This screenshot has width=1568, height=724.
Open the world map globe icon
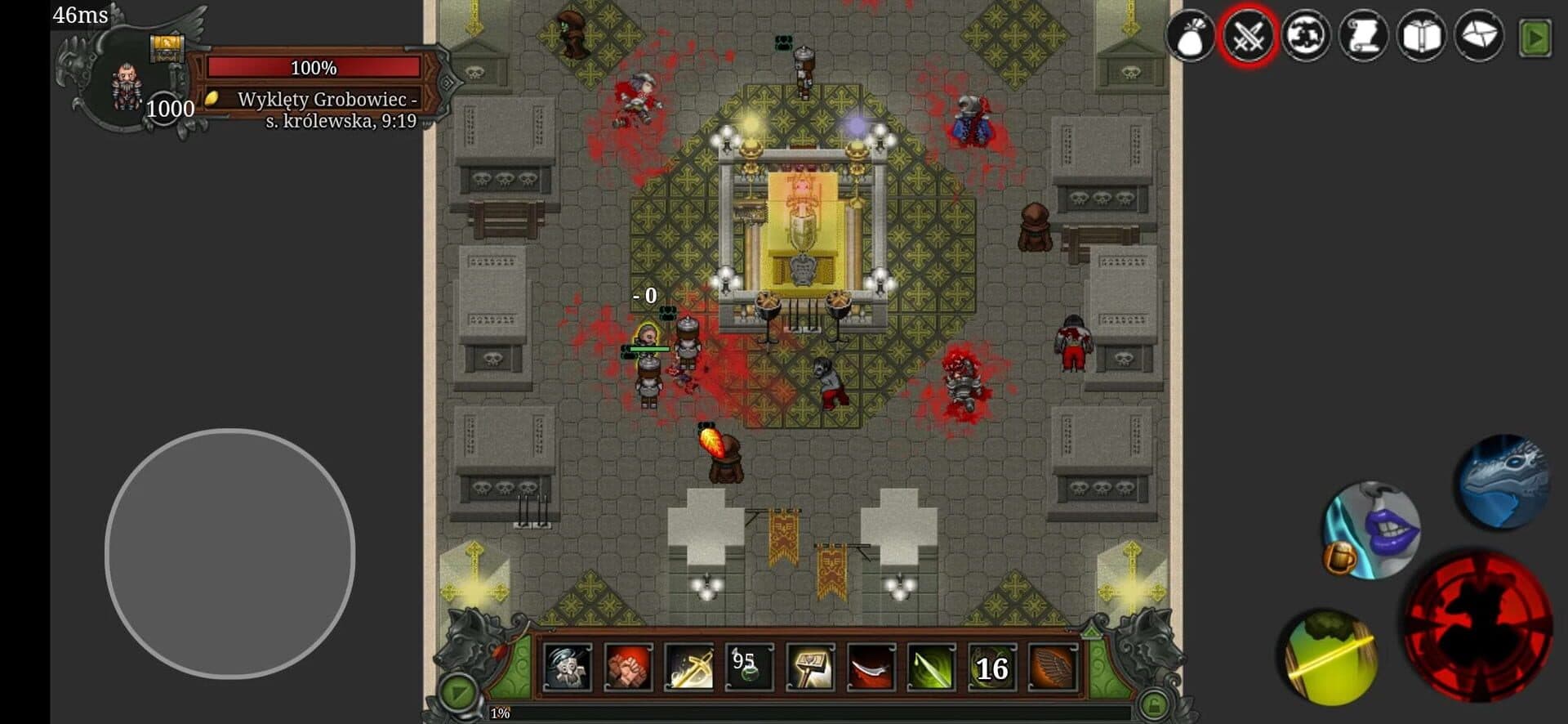[1305, 37]
